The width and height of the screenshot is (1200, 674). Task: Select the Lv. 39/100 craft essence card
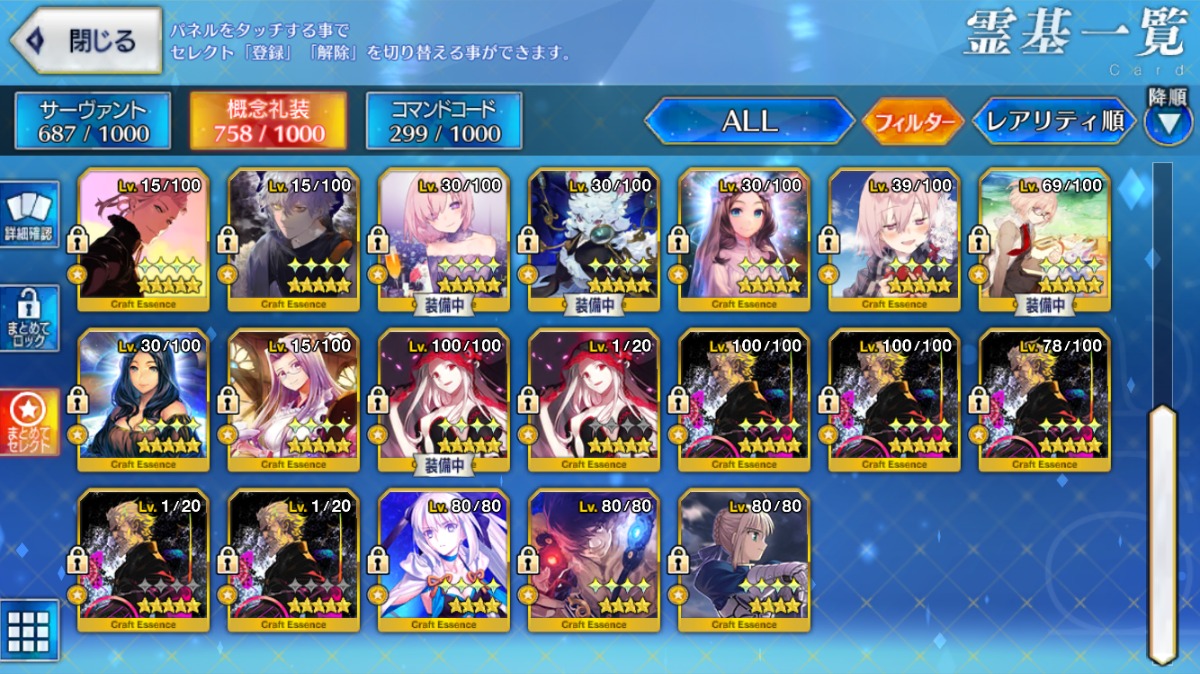(x=894, y=239)
